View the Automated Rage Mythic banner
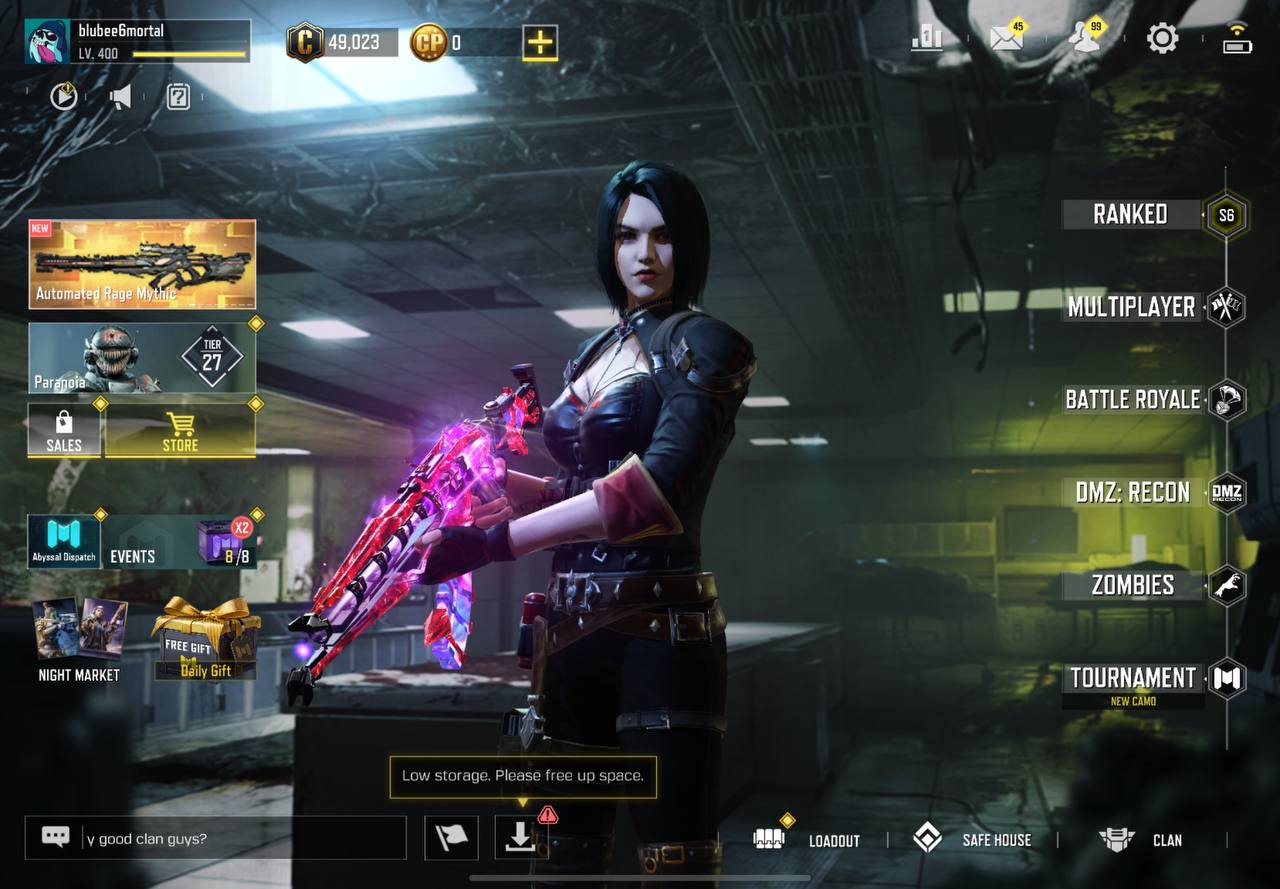Screen dimensions: 1280x889 click(x=142, y=264)
